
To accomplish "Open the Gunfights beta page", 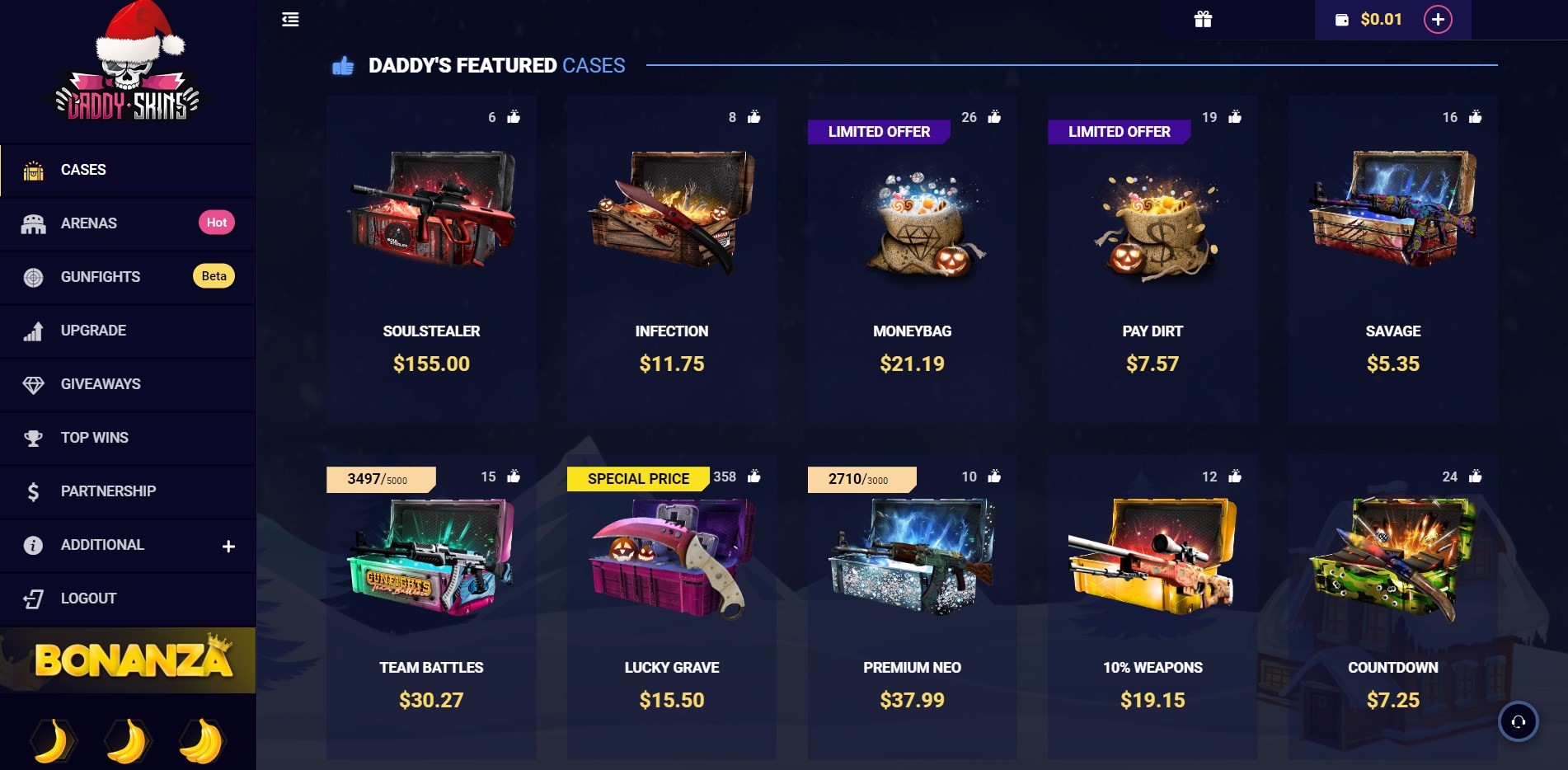I will [101, 277].
